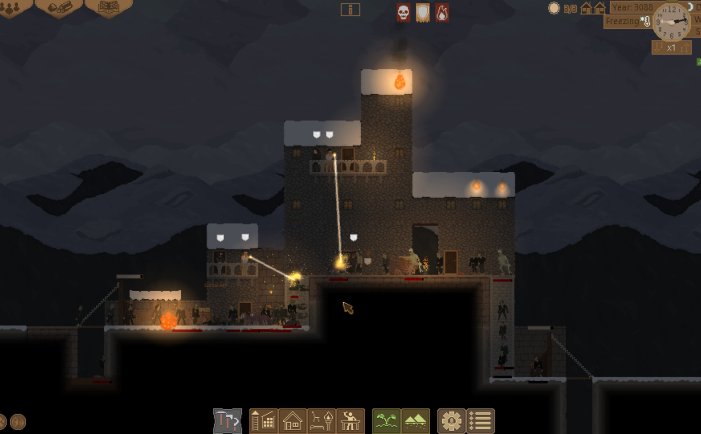Open the list menu button
This screenshot has height=434, width=701.
pyautogui.click(x=481, y=421)
